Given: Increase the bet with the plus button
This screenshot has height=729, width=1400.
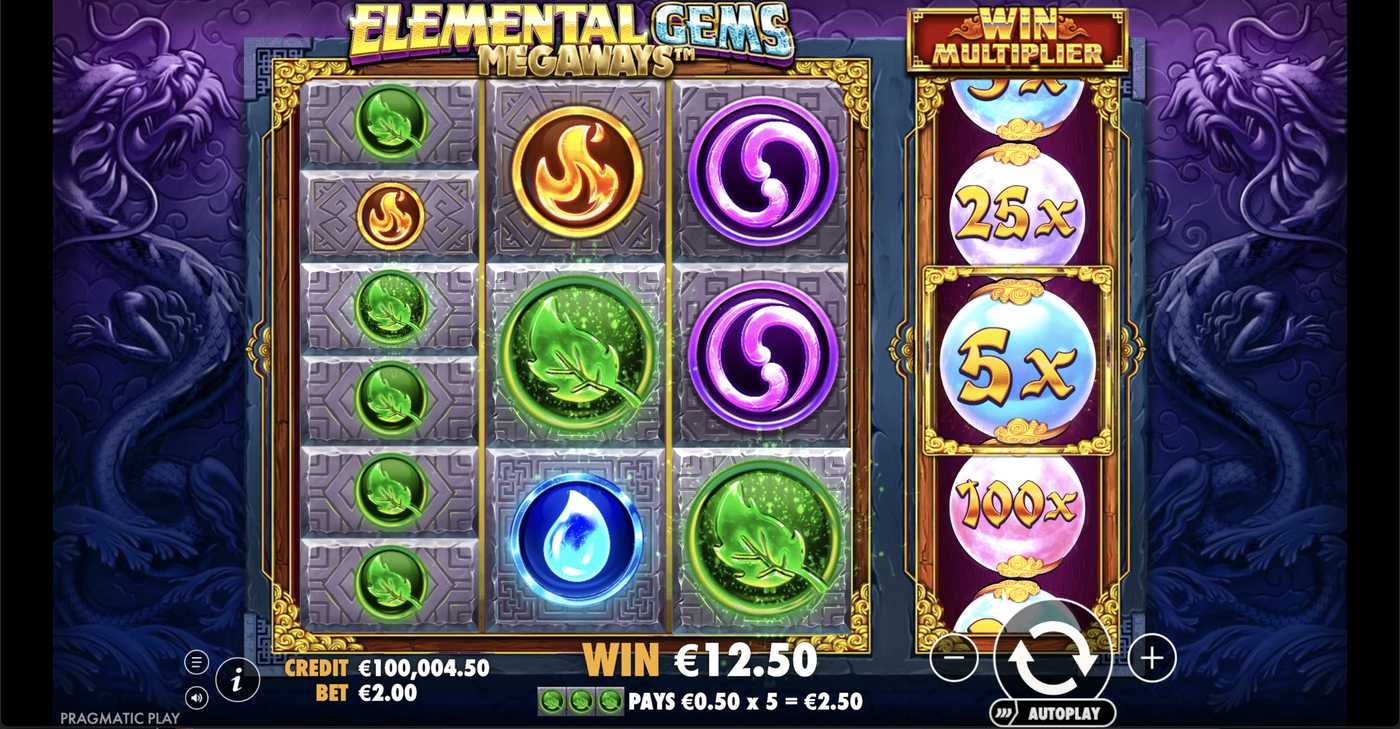Looking at the screenshot, I should click(1150, 658).
